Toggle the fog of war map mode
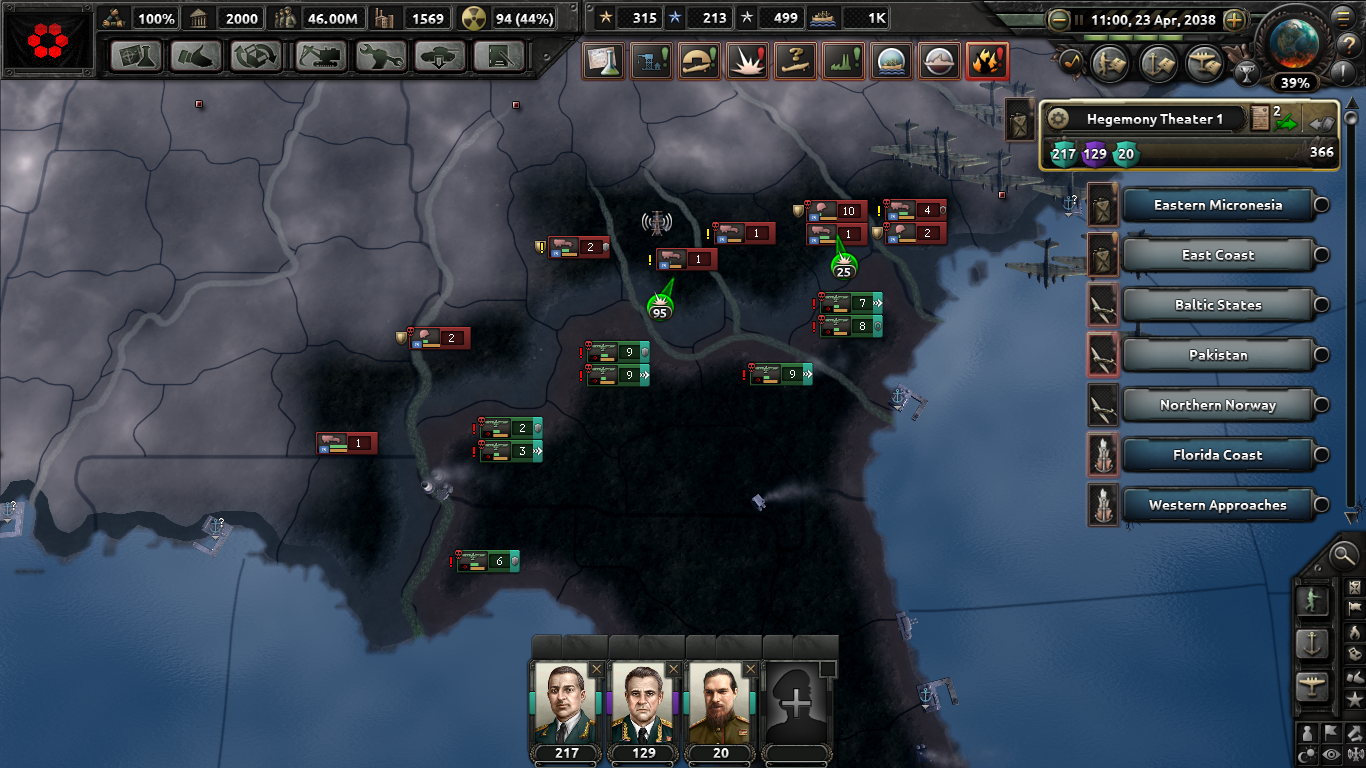The image size is (1366, 768). [x=1330, y=753]
